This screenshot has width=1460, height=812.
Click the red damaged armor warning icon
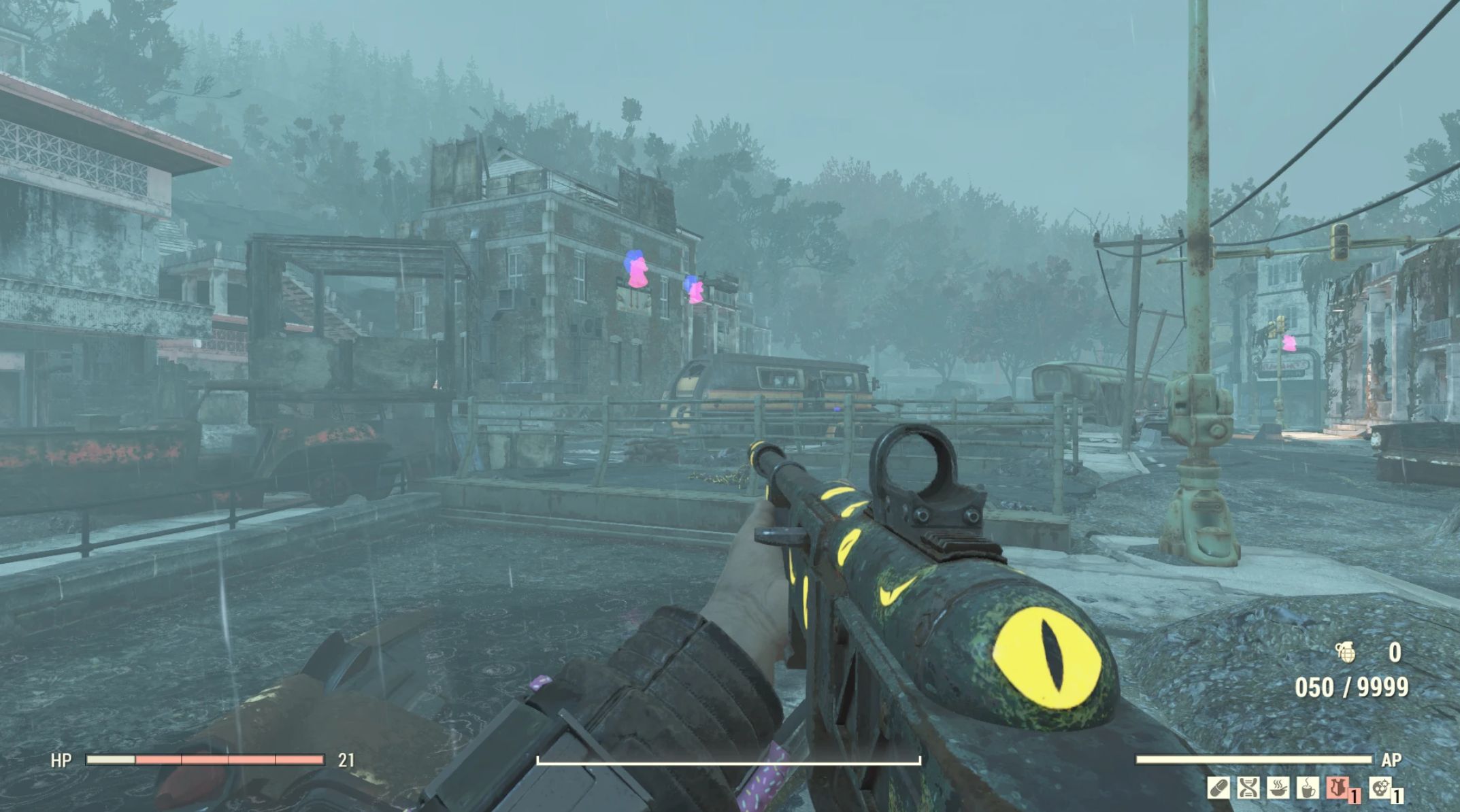[x=1338, y=788]
